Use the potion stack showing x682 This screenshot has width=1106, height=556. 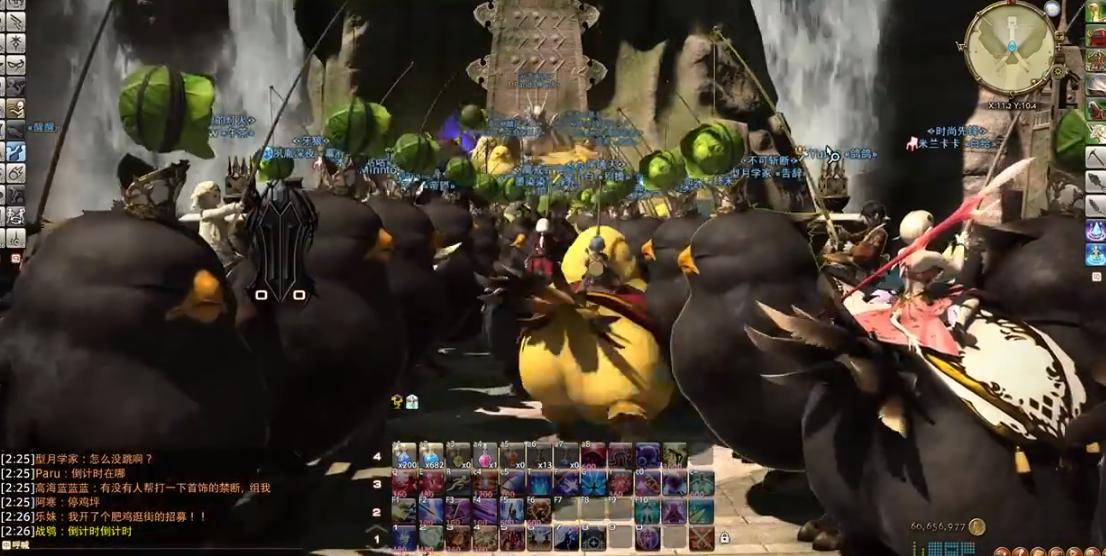point(432,456)
